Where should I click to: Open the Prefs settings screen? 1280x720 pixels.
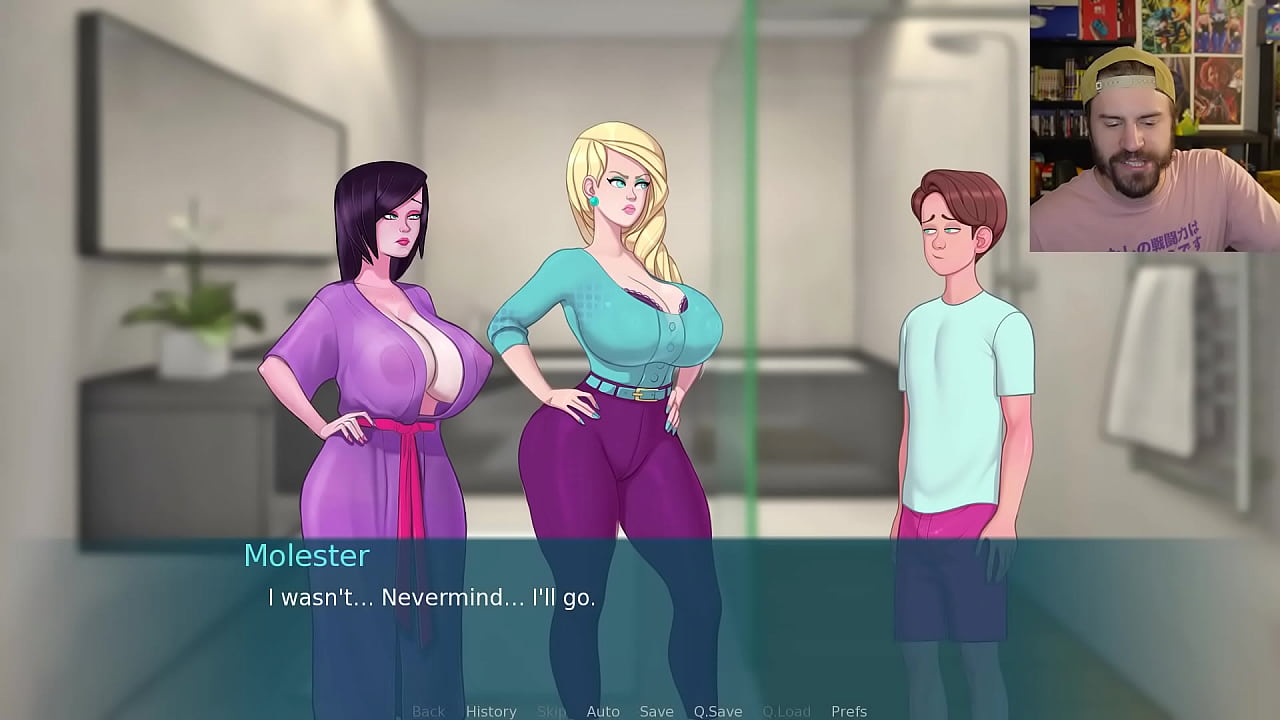point(848,710)
